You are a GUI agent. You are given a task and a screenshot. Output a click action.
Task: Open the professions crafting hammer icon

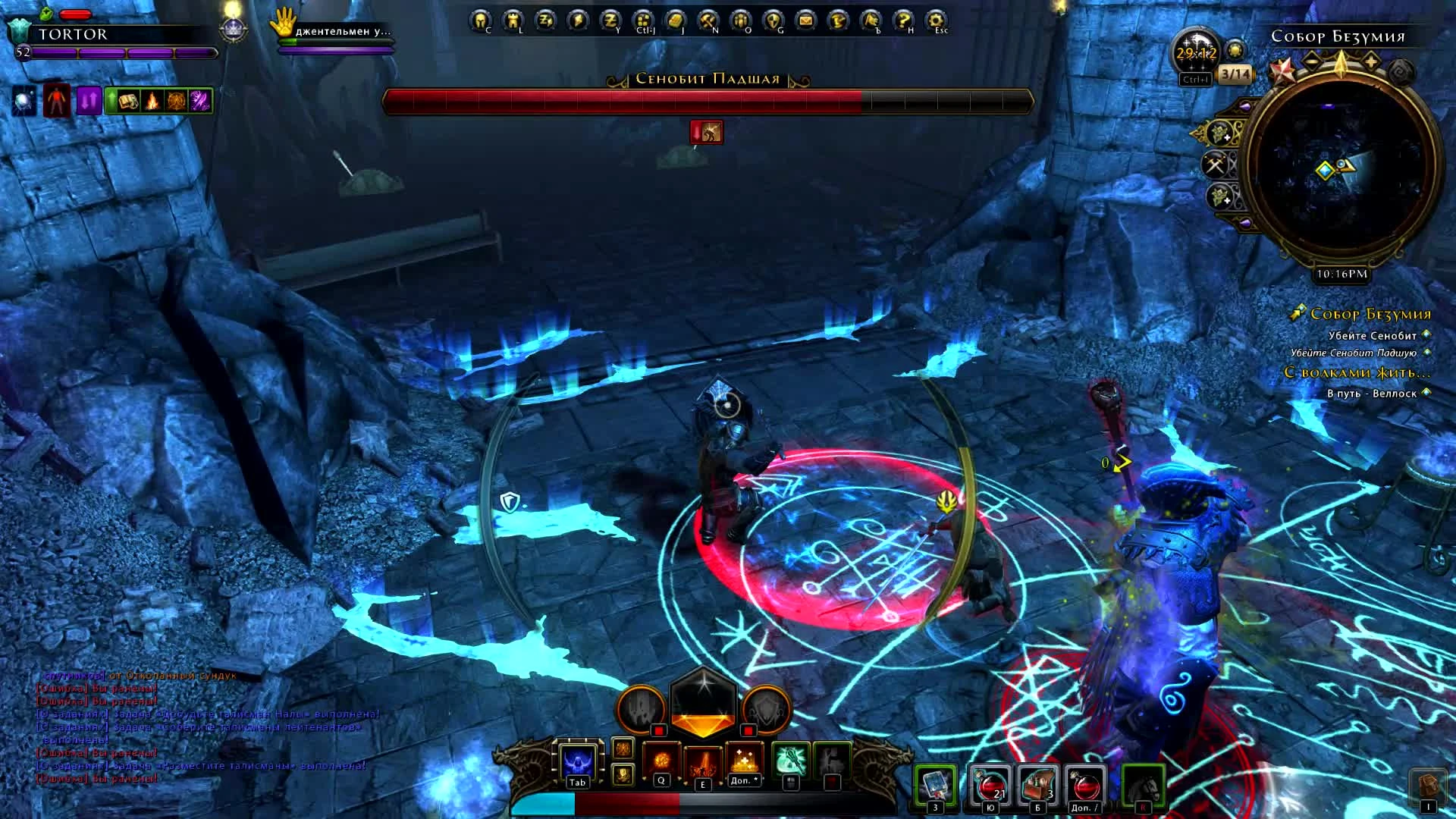(707, 19)
